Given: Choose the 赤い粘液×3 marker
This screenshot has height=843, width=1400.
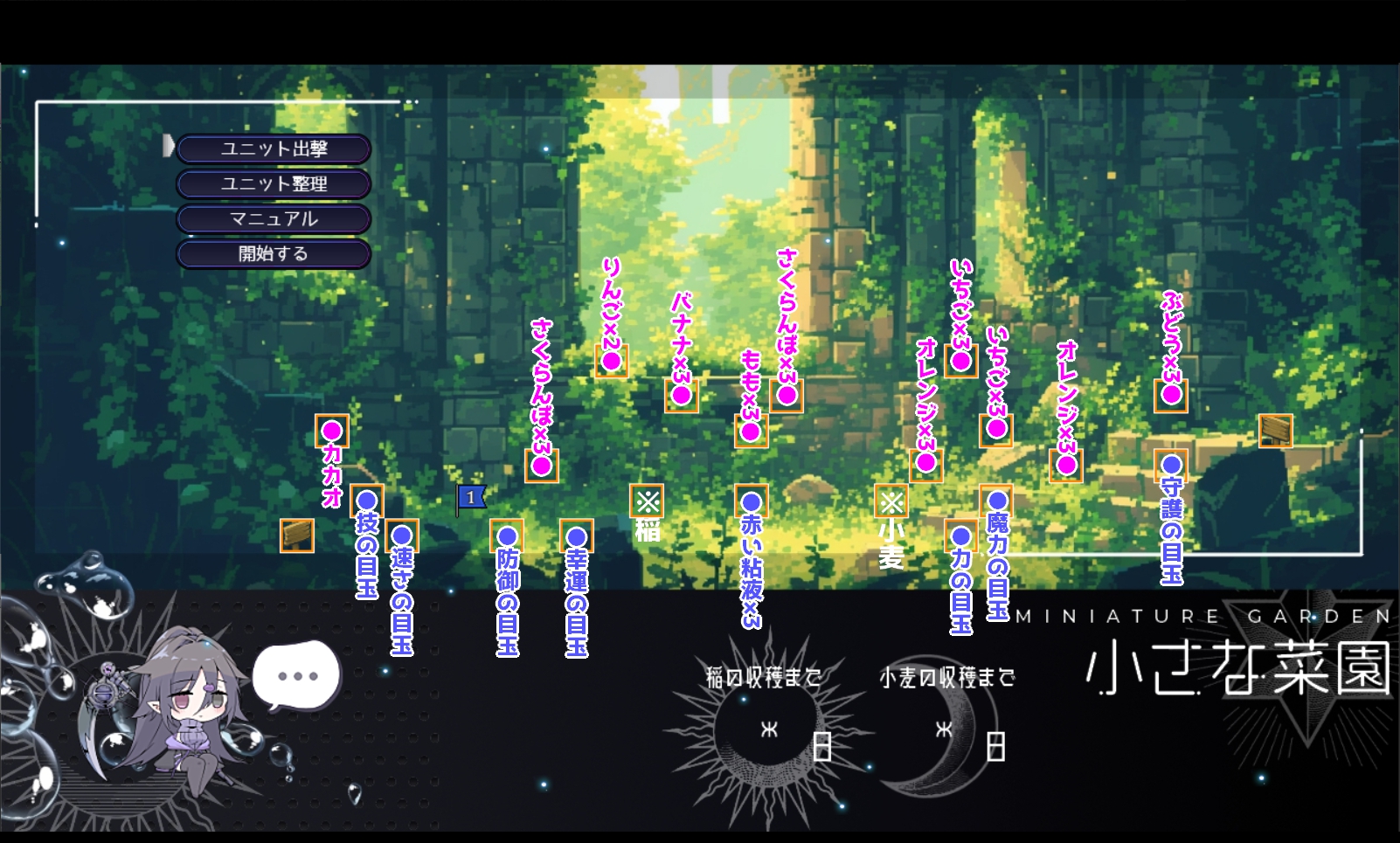Looking at the screenshot, I should (752, 501).
